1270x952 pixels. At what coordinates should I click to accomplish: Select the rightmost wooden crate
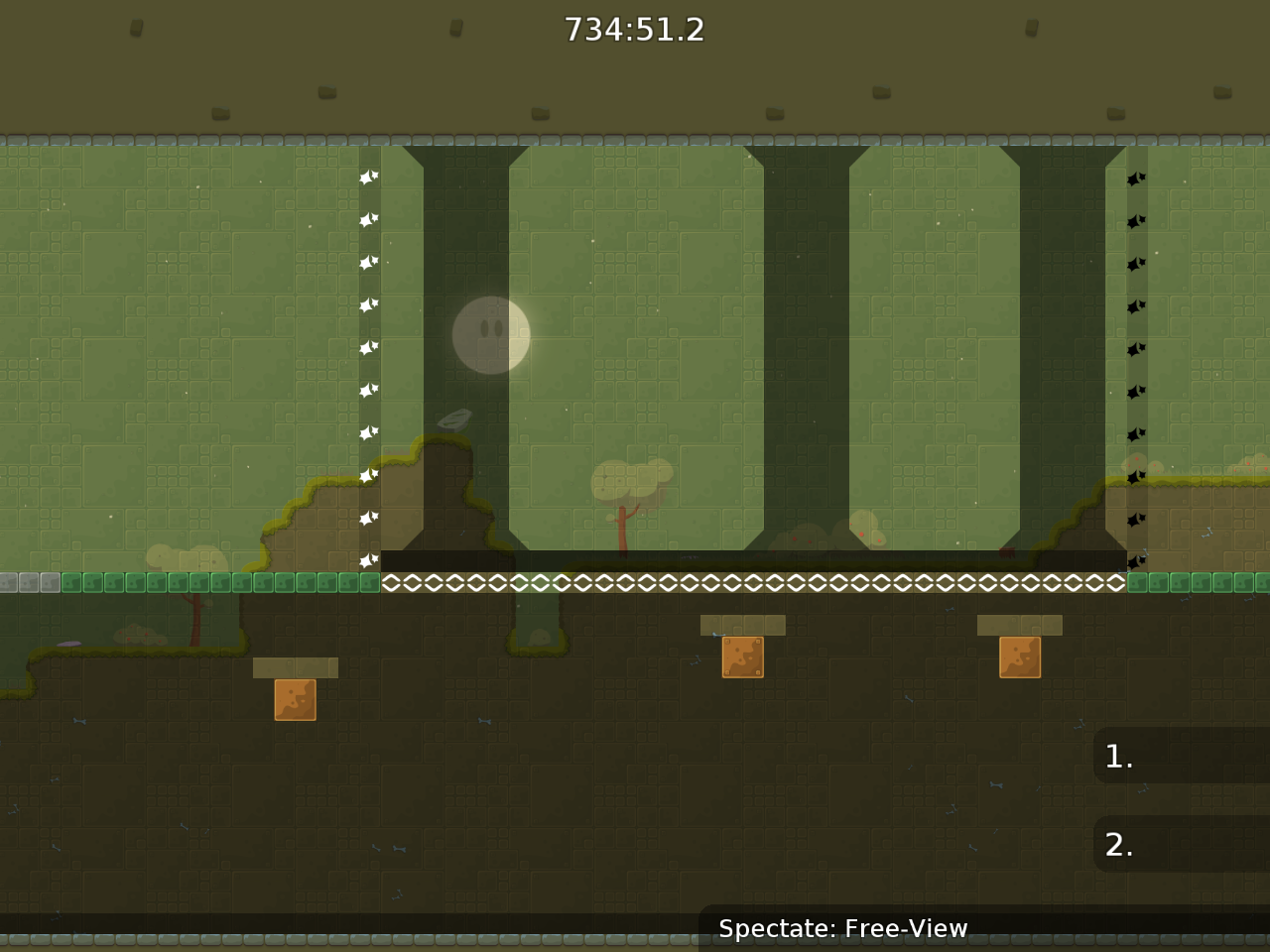coord(1020,657)
